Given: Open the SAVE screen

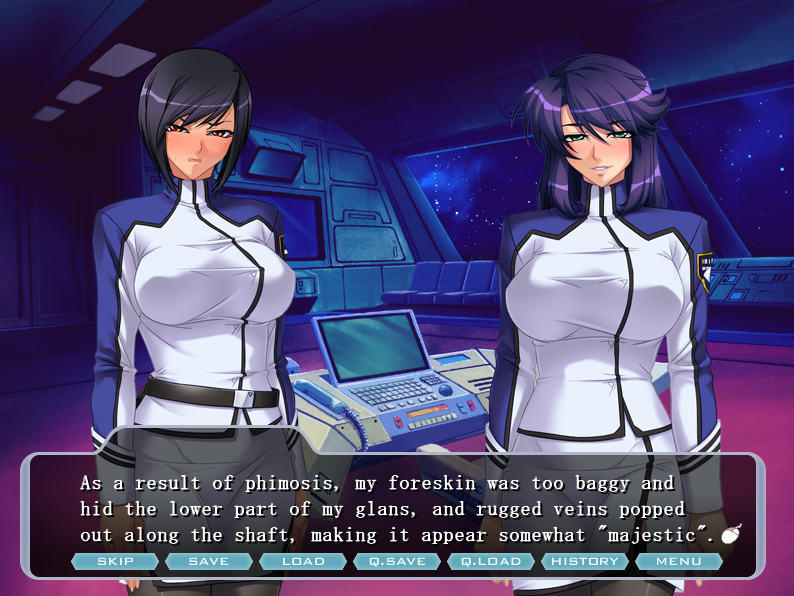Looking at the screenshot, I should (209, 561).
